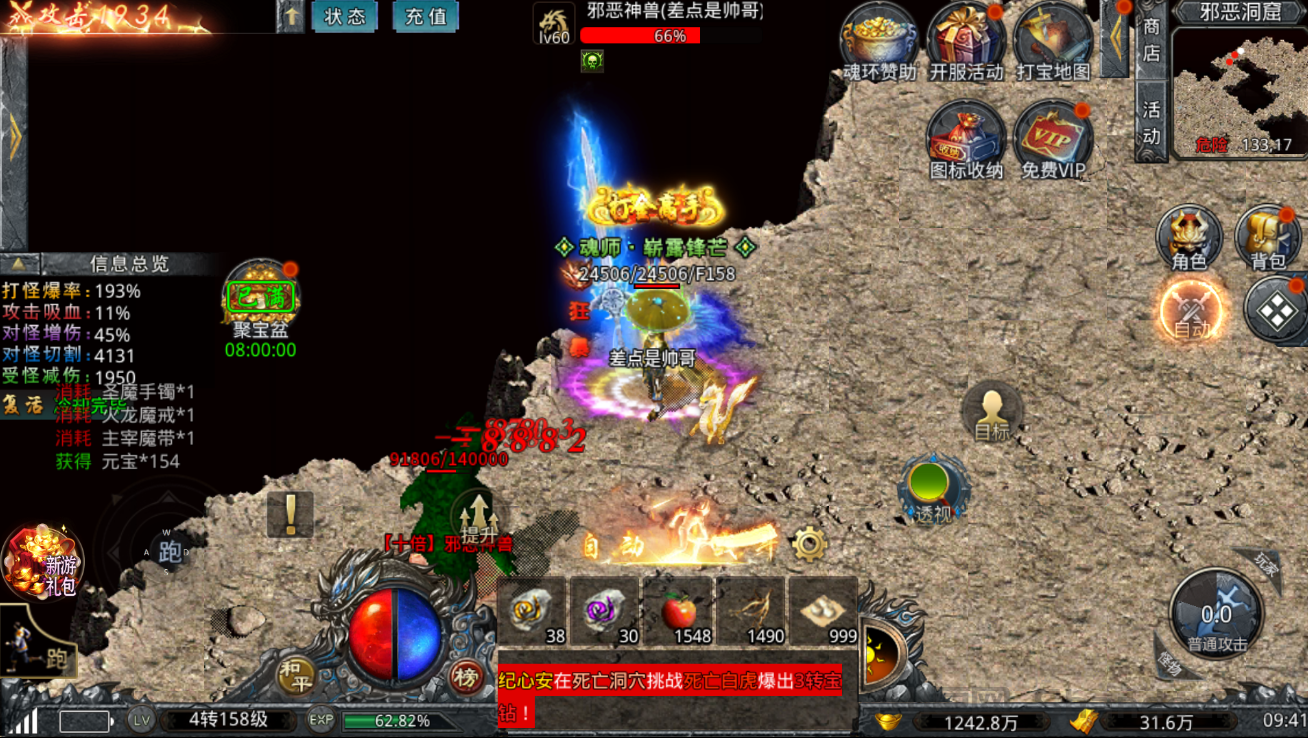The width and height of the screenshot is (1308, 738).
Task: Switch to the 活动 events tab
Action: [x=1151, y=121]
